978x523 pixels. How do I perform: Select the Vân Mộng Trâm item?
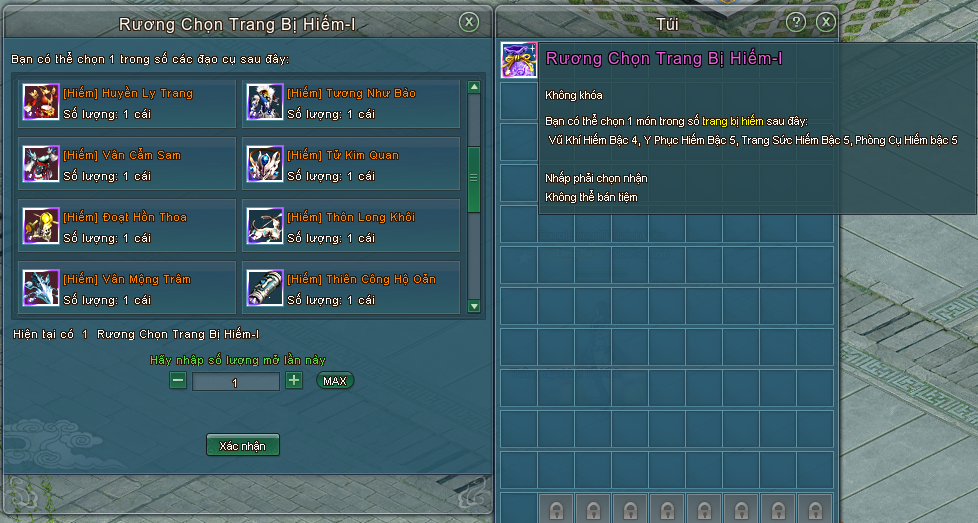(127, 288)
